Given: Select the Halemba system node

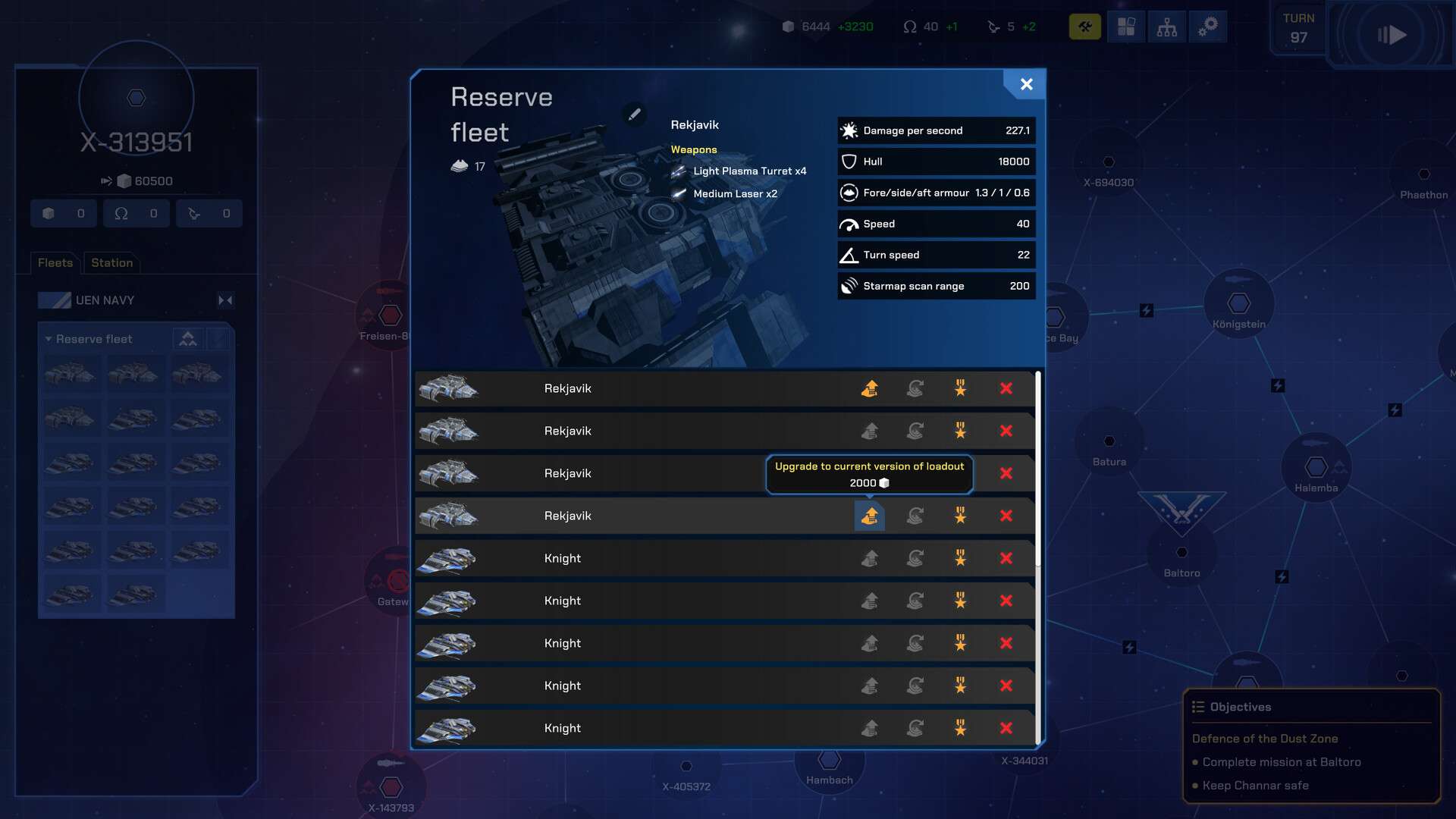Looking at the screenshot, I should [x=1316, y=467].
